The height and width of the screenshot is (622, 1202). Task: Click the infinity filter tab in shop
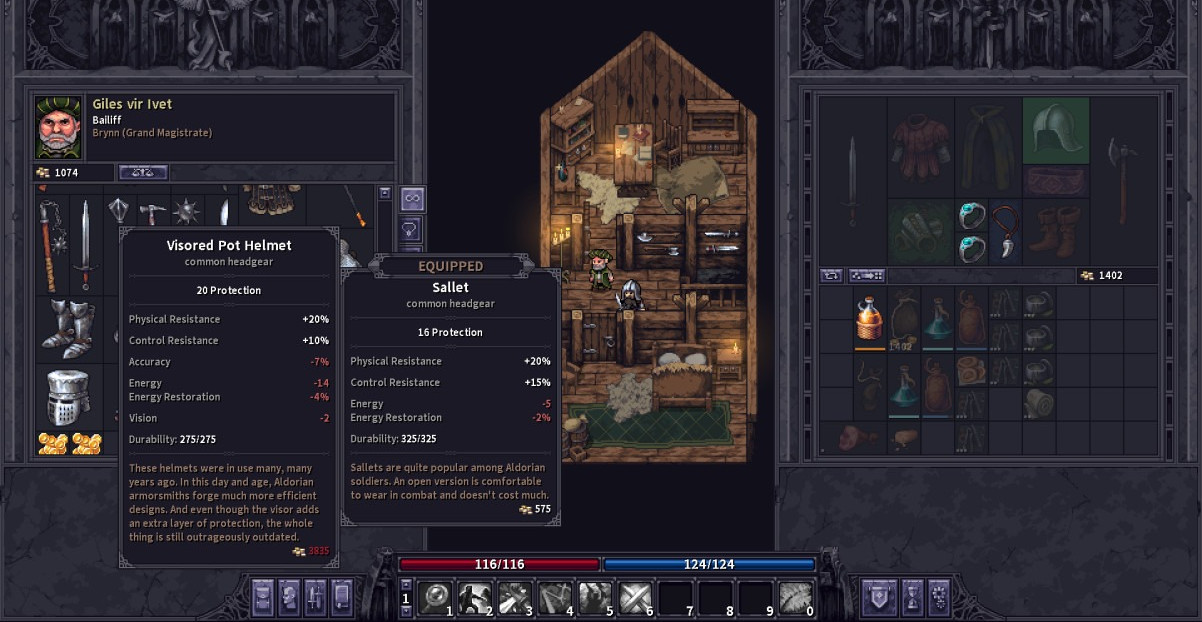click(x=412, y=198)
